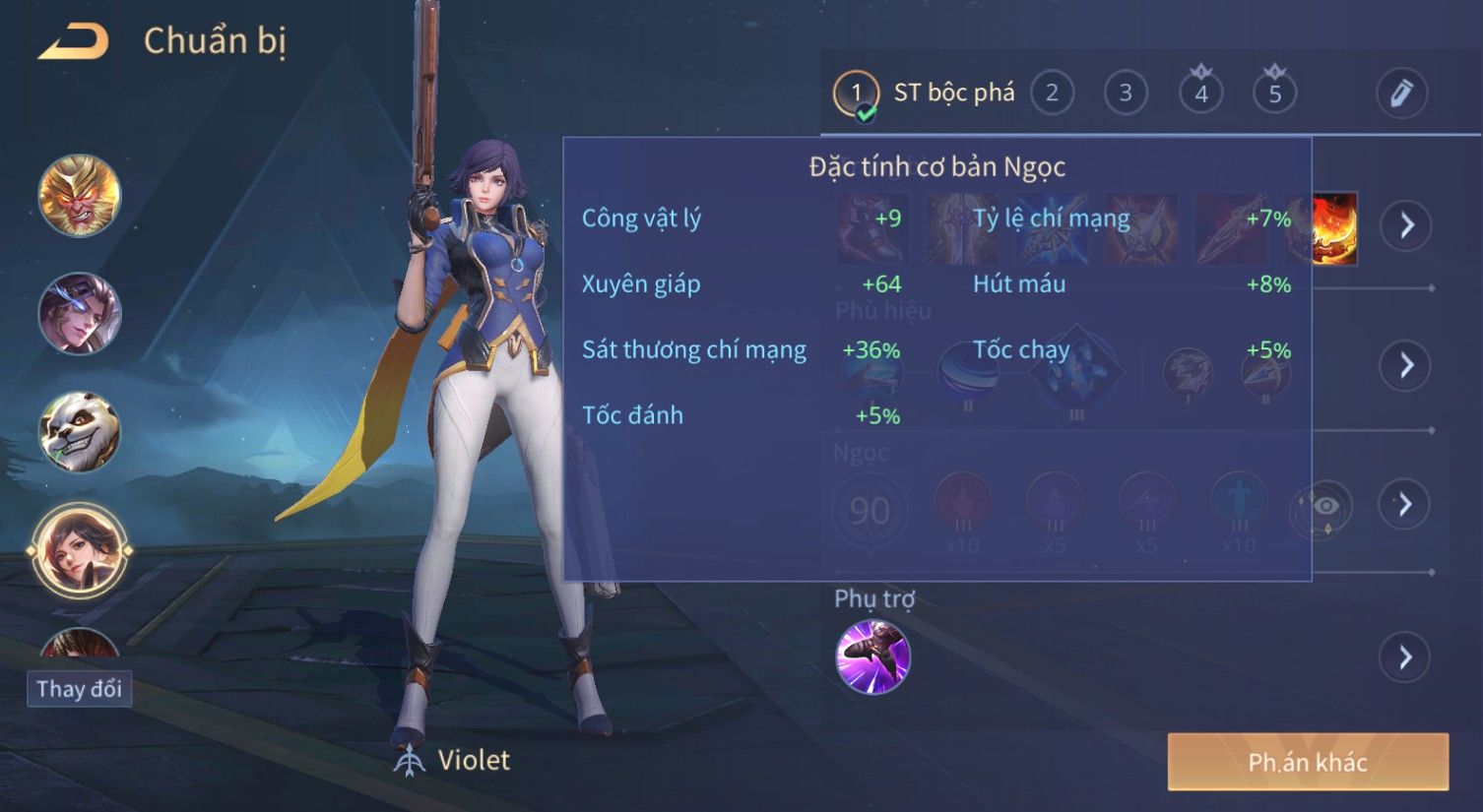
Task: Click the Ph.án khác button
Action: coord(1308,762)
